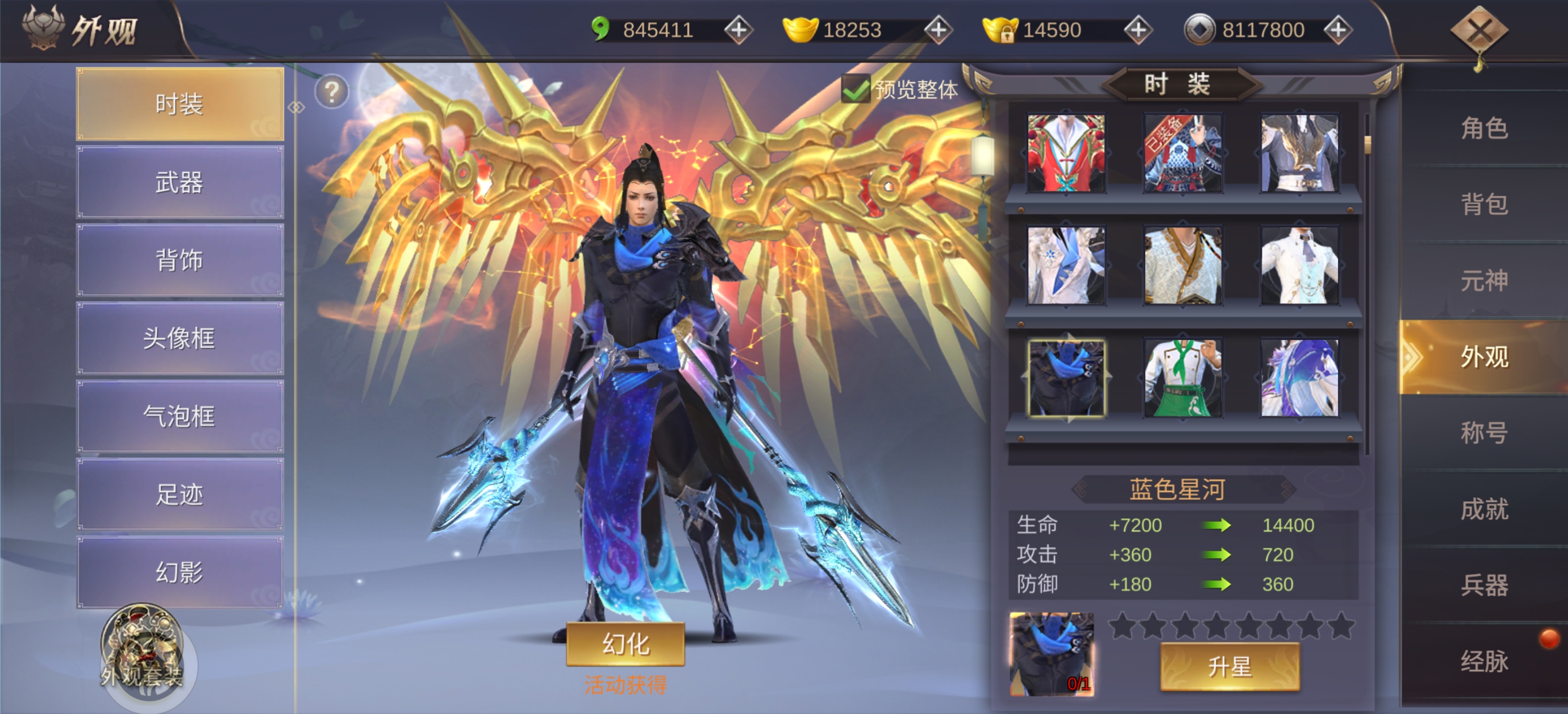Switch to the 武器 weapon category
Viewport: 1568px width, 714px height.
[x=180, y=182]
